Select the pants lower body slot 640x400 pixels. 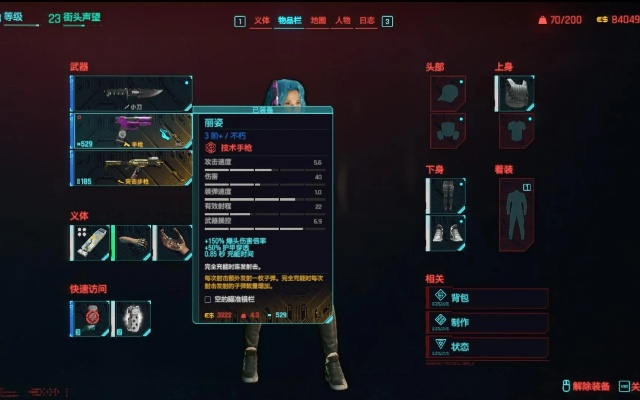coord(446,195)
